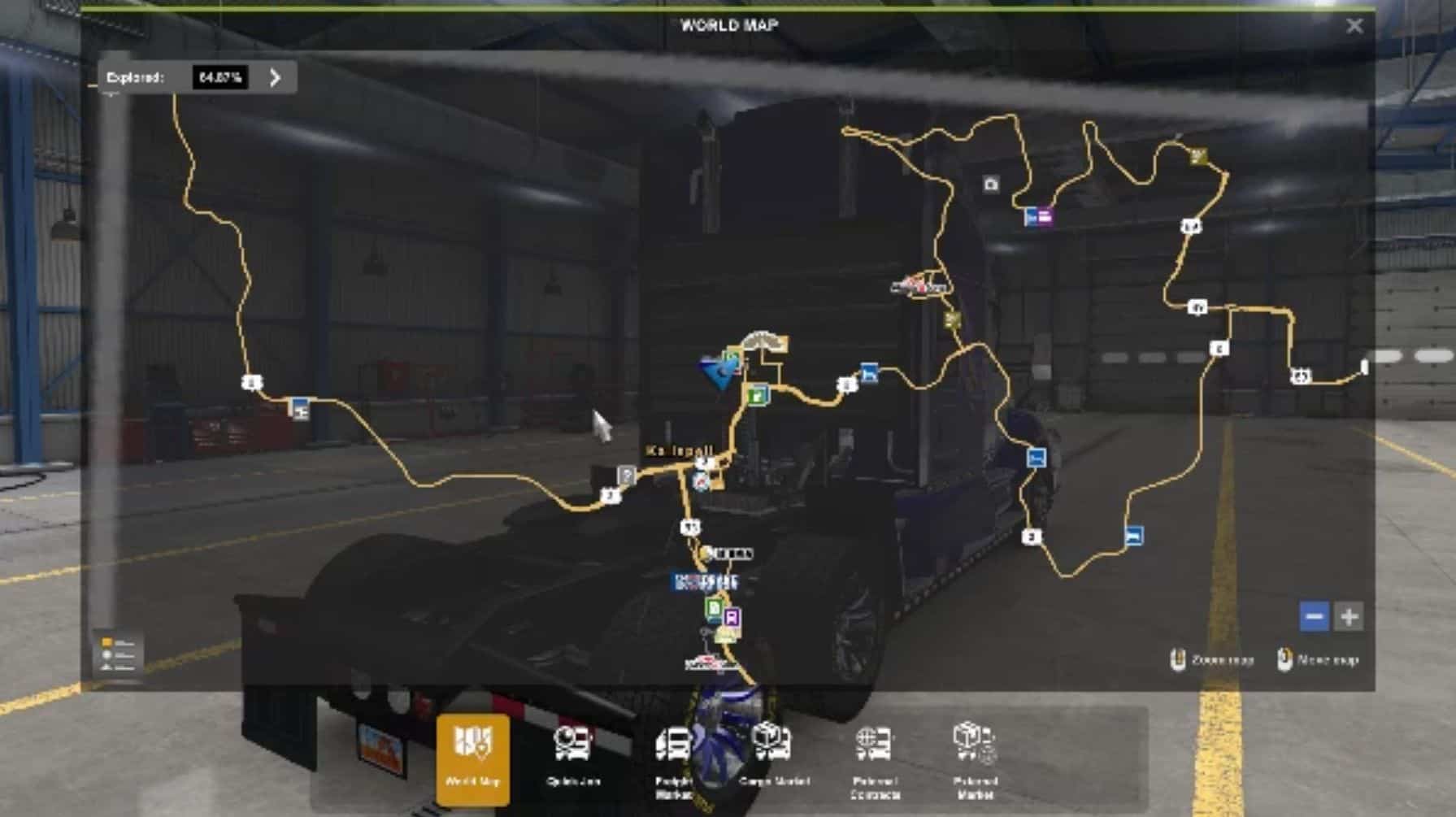Open the External Market tab
The height and width of the screenshot is (817, 1456).
(975, 759)
